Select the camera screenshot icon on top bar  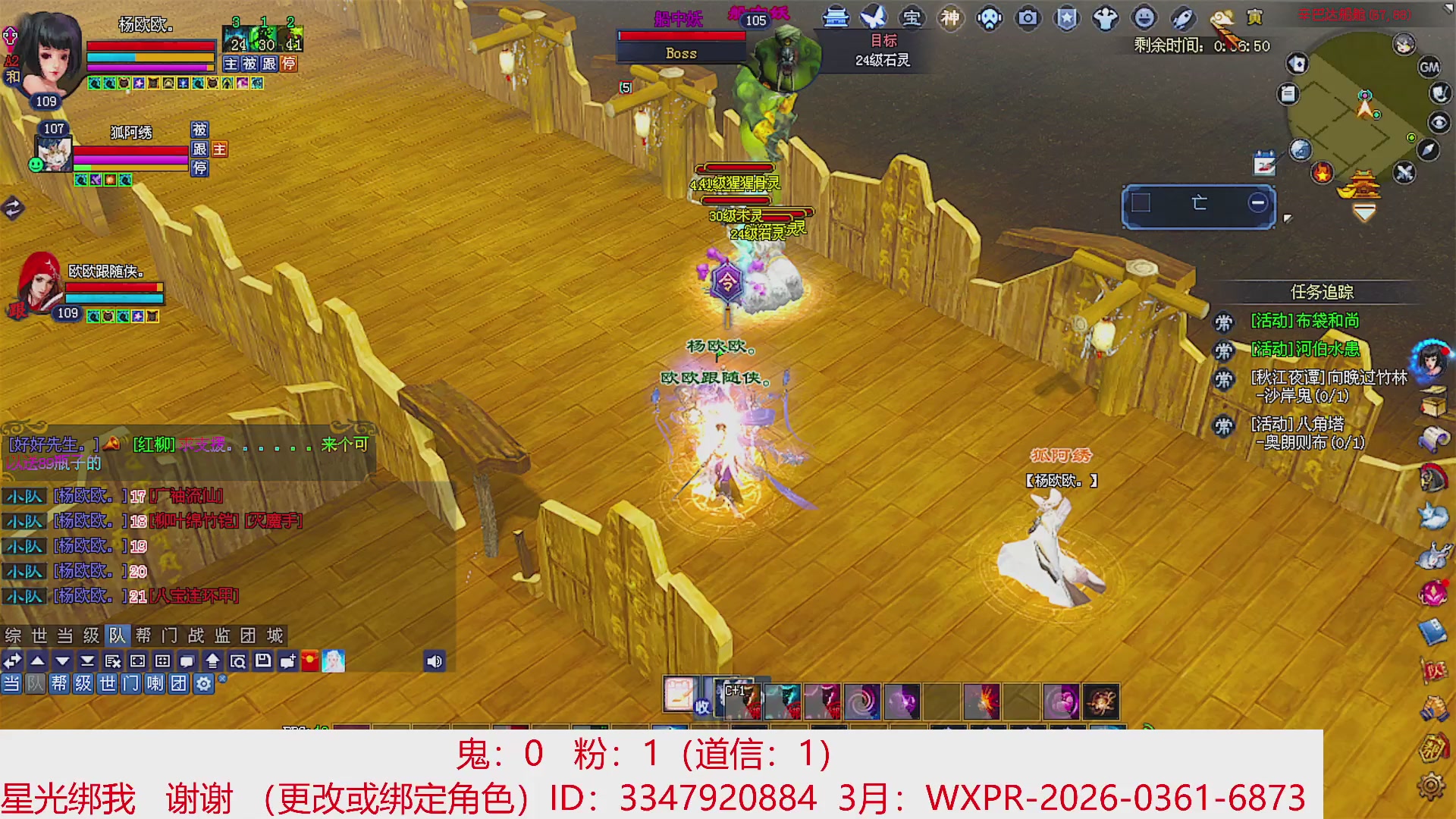point(1027,19)
